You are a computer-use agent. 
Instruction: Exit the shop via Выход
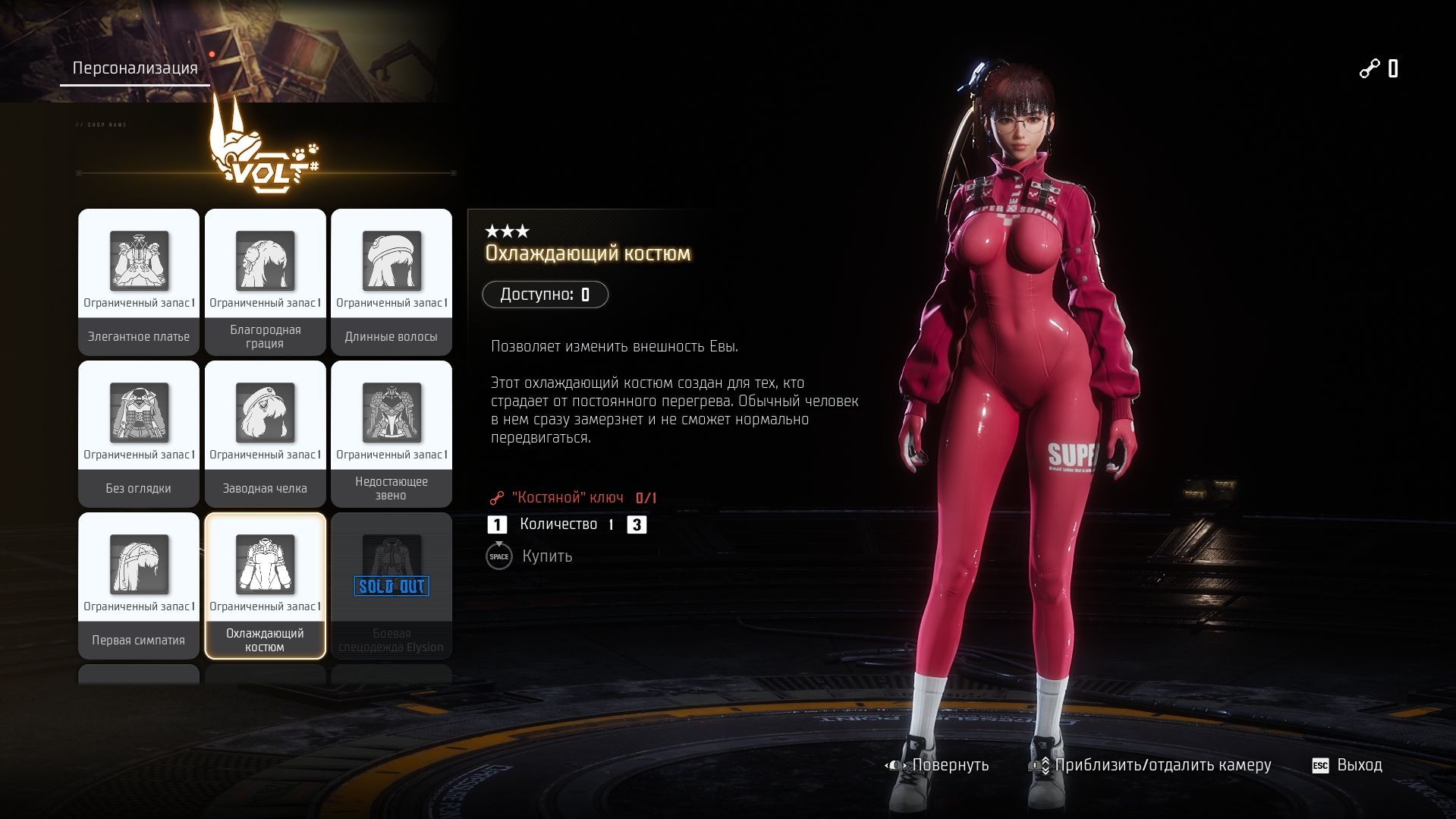click(1348, 765)
